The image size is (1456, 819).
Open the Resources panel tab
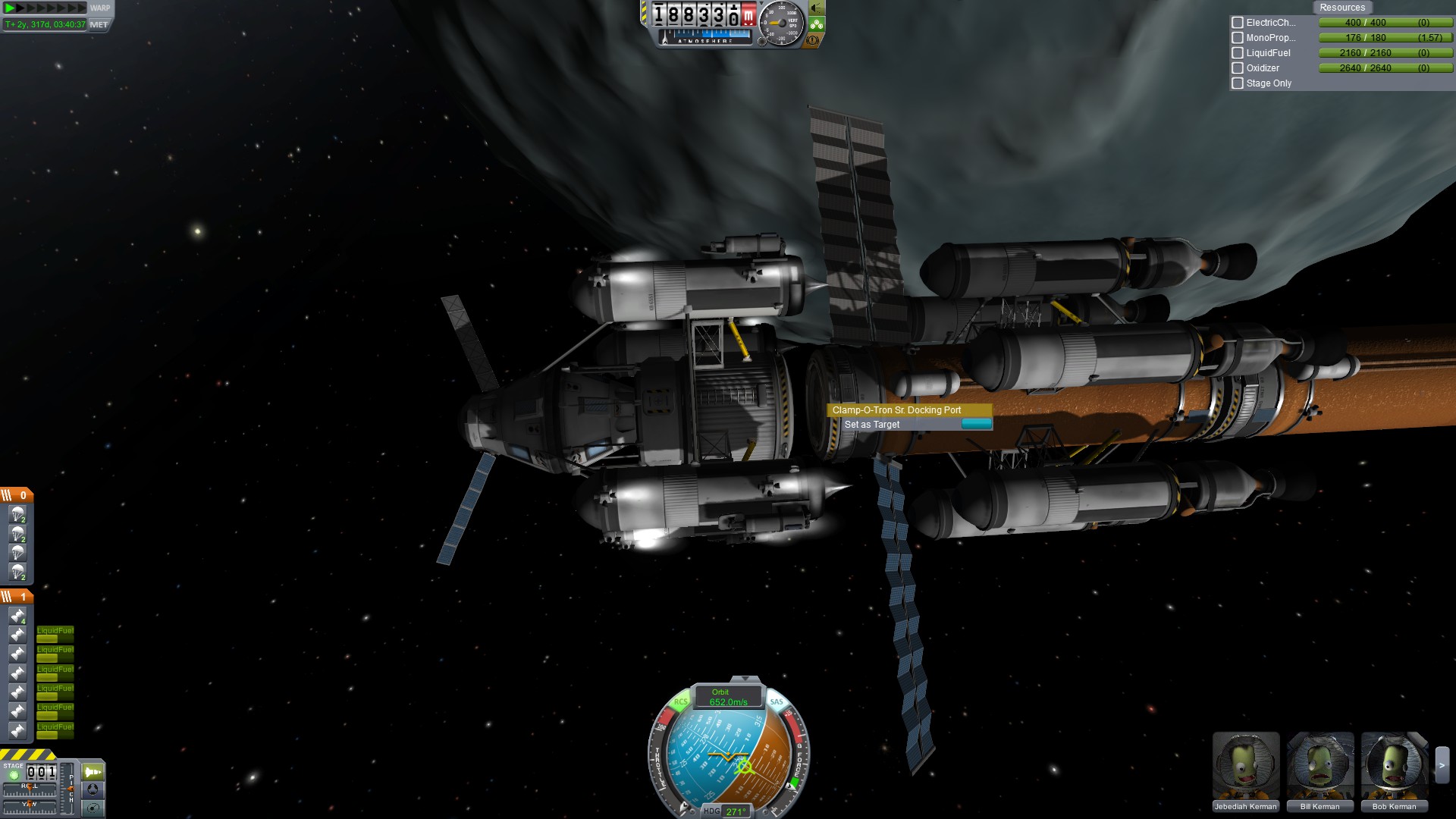click(1341, 8)
